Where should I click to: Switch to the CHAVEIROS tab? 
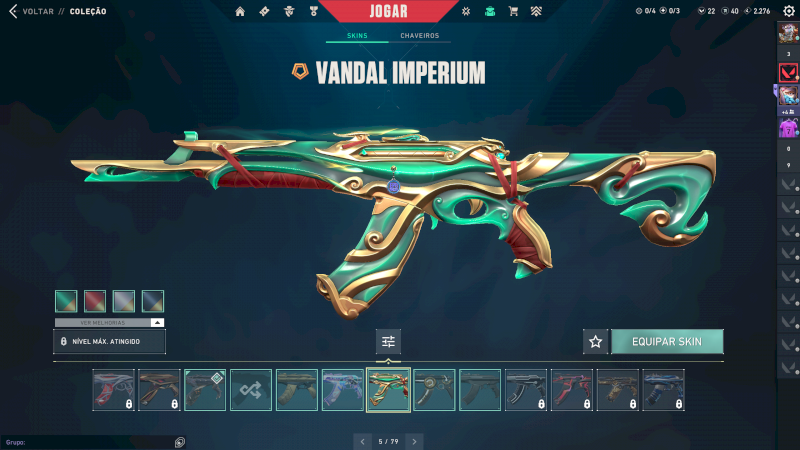click(x=419, y=36)
